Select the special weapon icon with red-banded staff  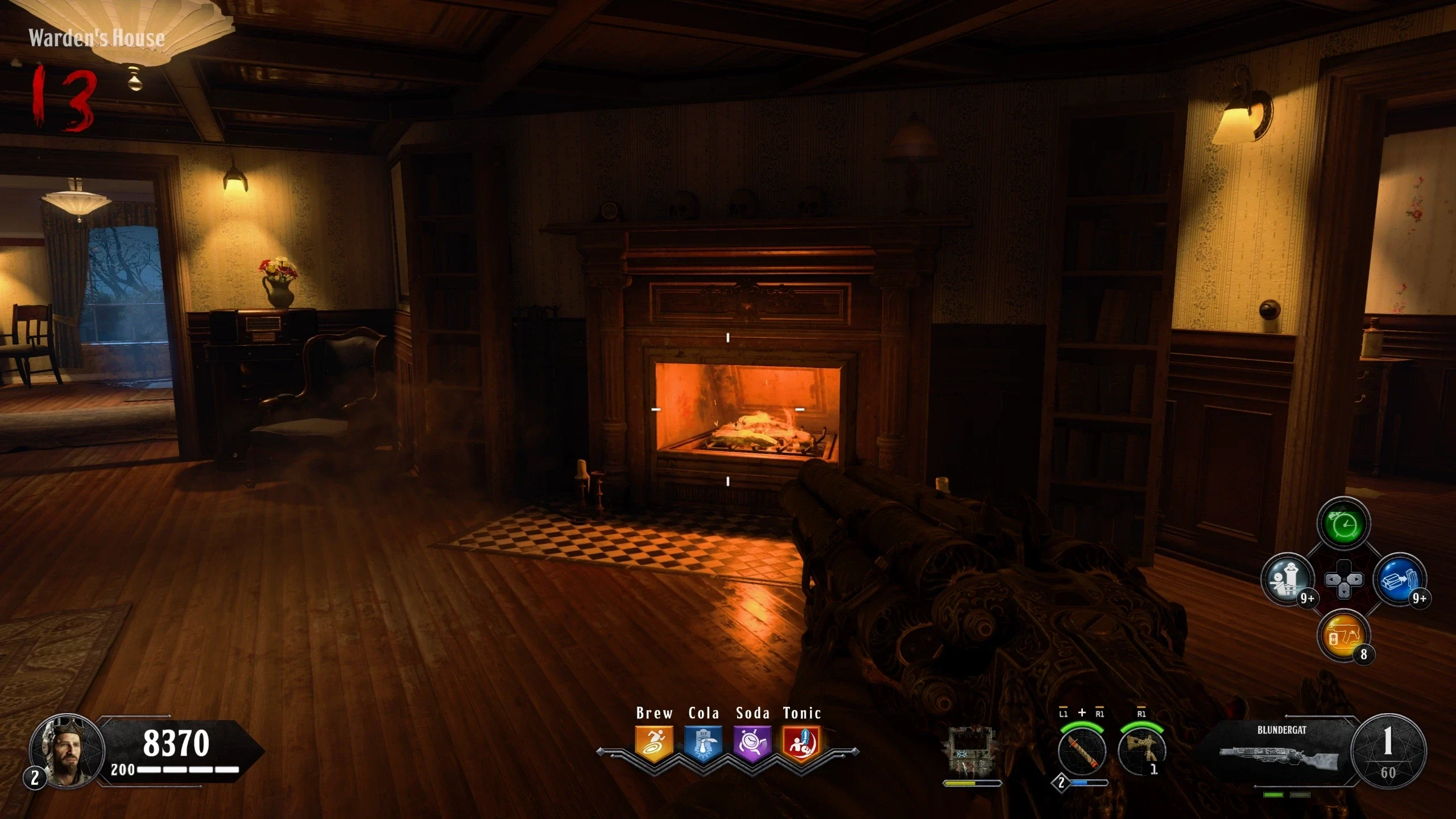pyautogui.click(x=1082, y=751)
